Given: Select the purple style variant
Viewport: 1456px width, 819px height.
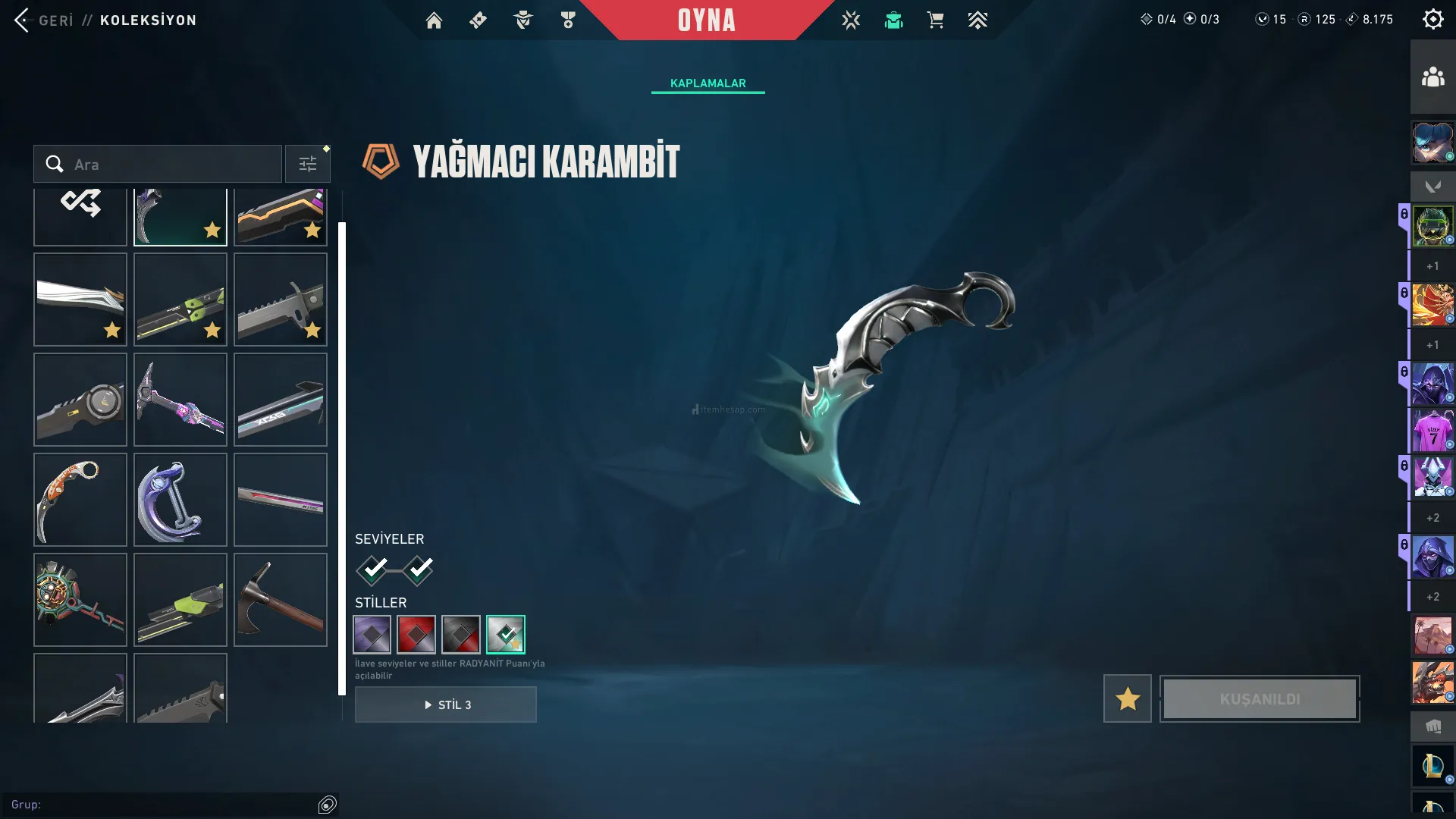Looking at the screenshot, I should (372, 635).
